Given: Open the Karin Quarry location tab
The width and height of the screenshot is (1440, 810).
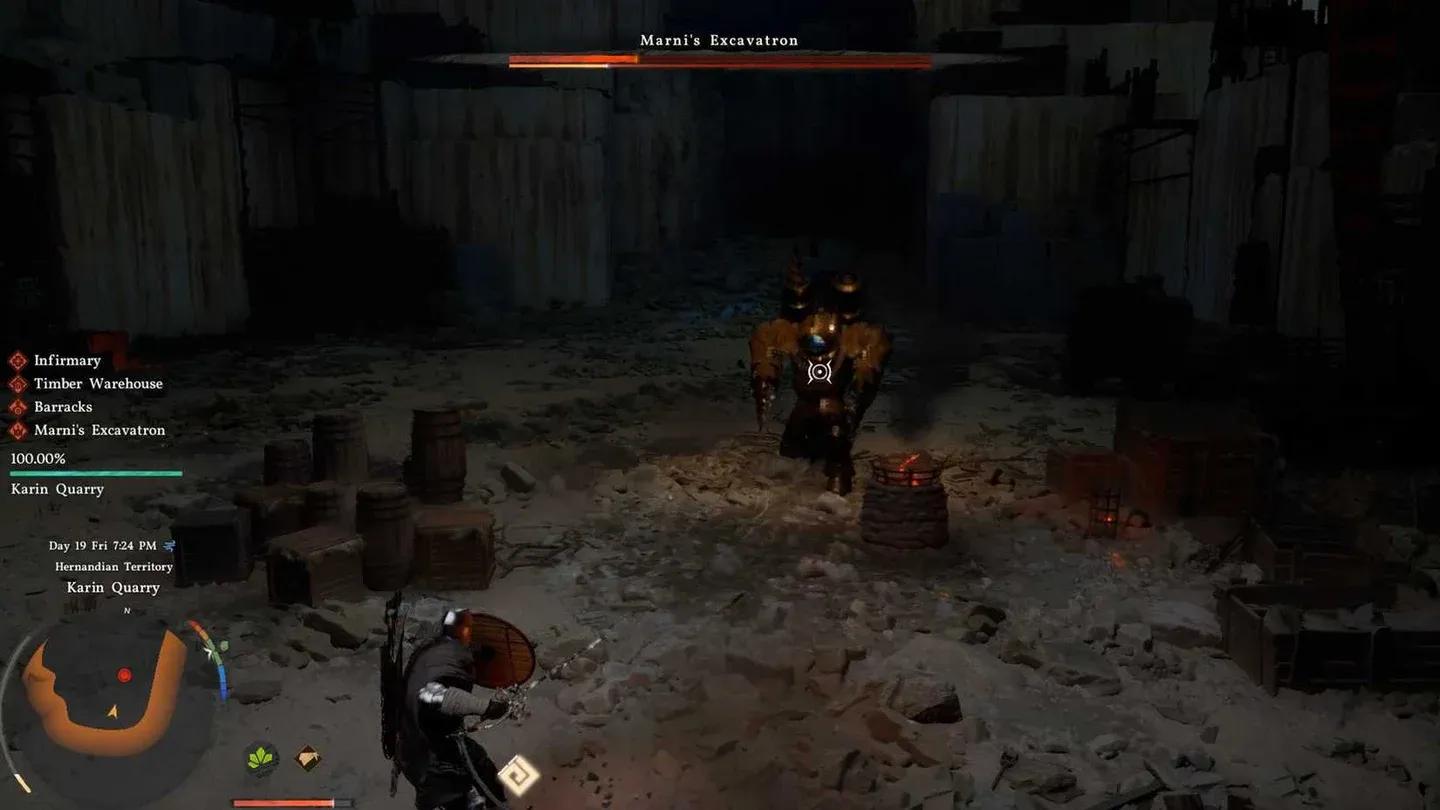Looking at the screenshot, I should pyautogui.click(x=113, y=587).
